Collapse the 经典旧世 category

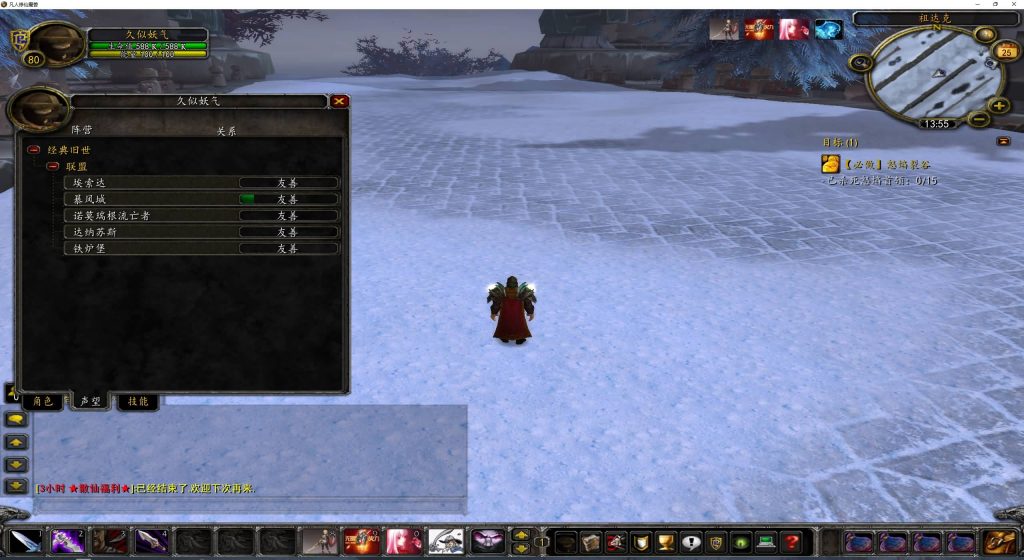coord(33,149)
